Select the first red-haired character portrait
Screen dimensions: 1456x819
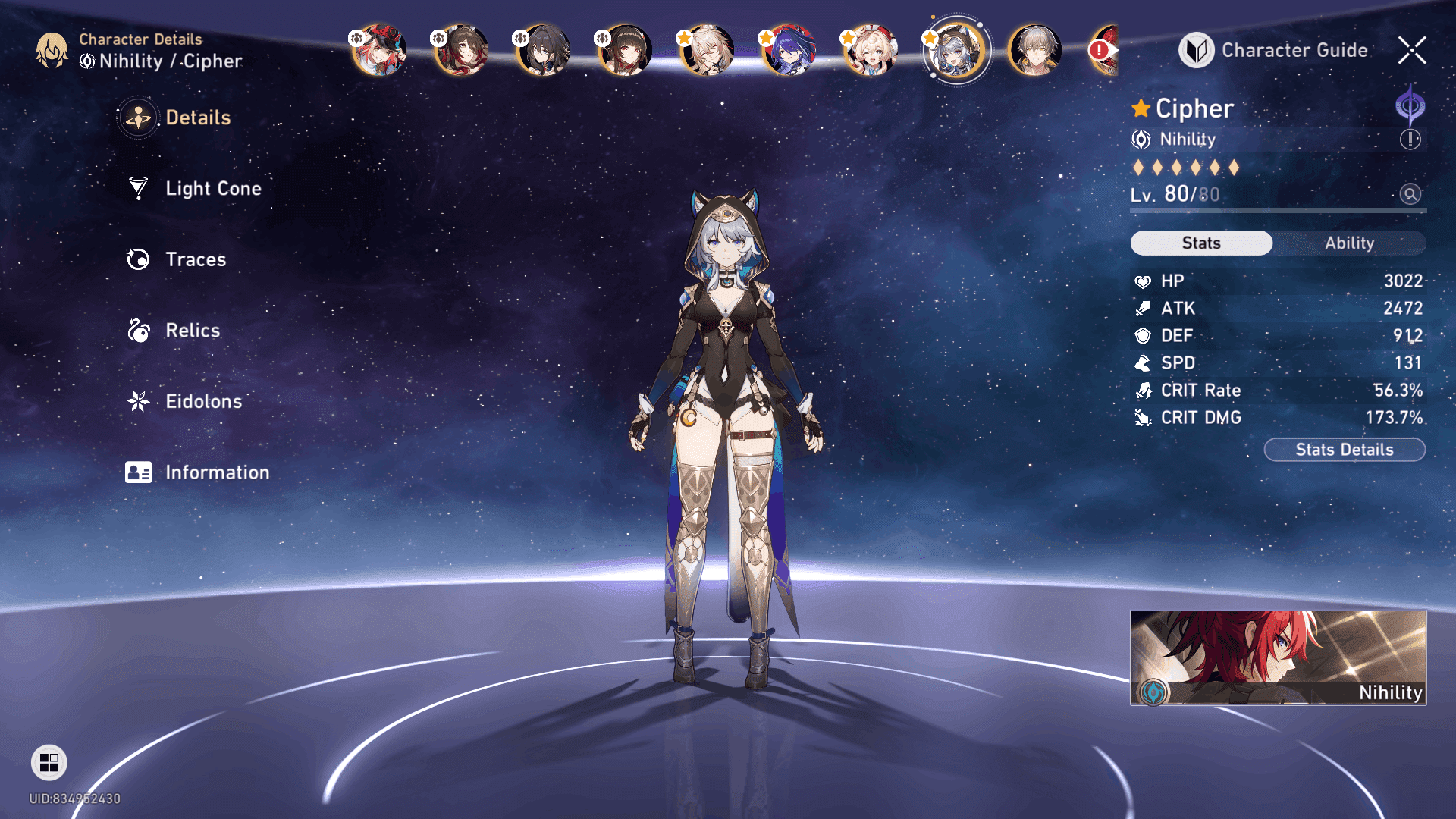(x=379, y=51)
